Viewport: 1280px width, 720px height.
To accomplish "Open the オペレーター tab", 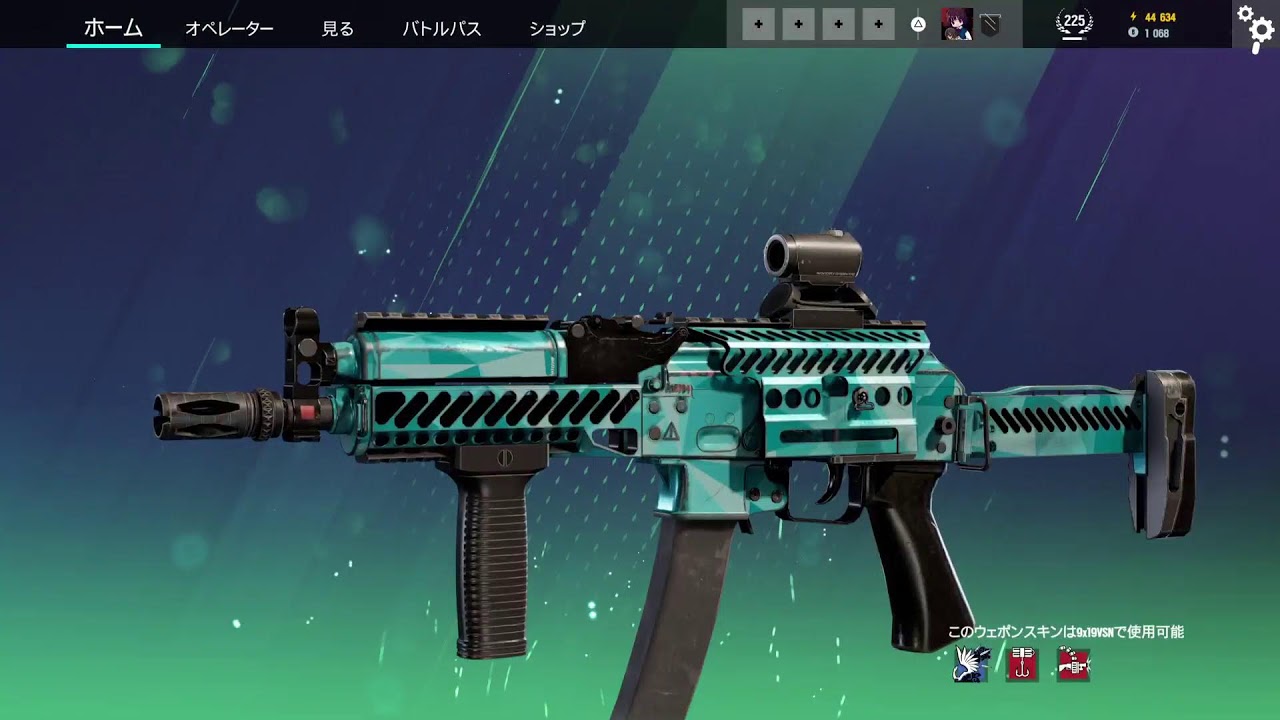I will [x=229, y=28].
